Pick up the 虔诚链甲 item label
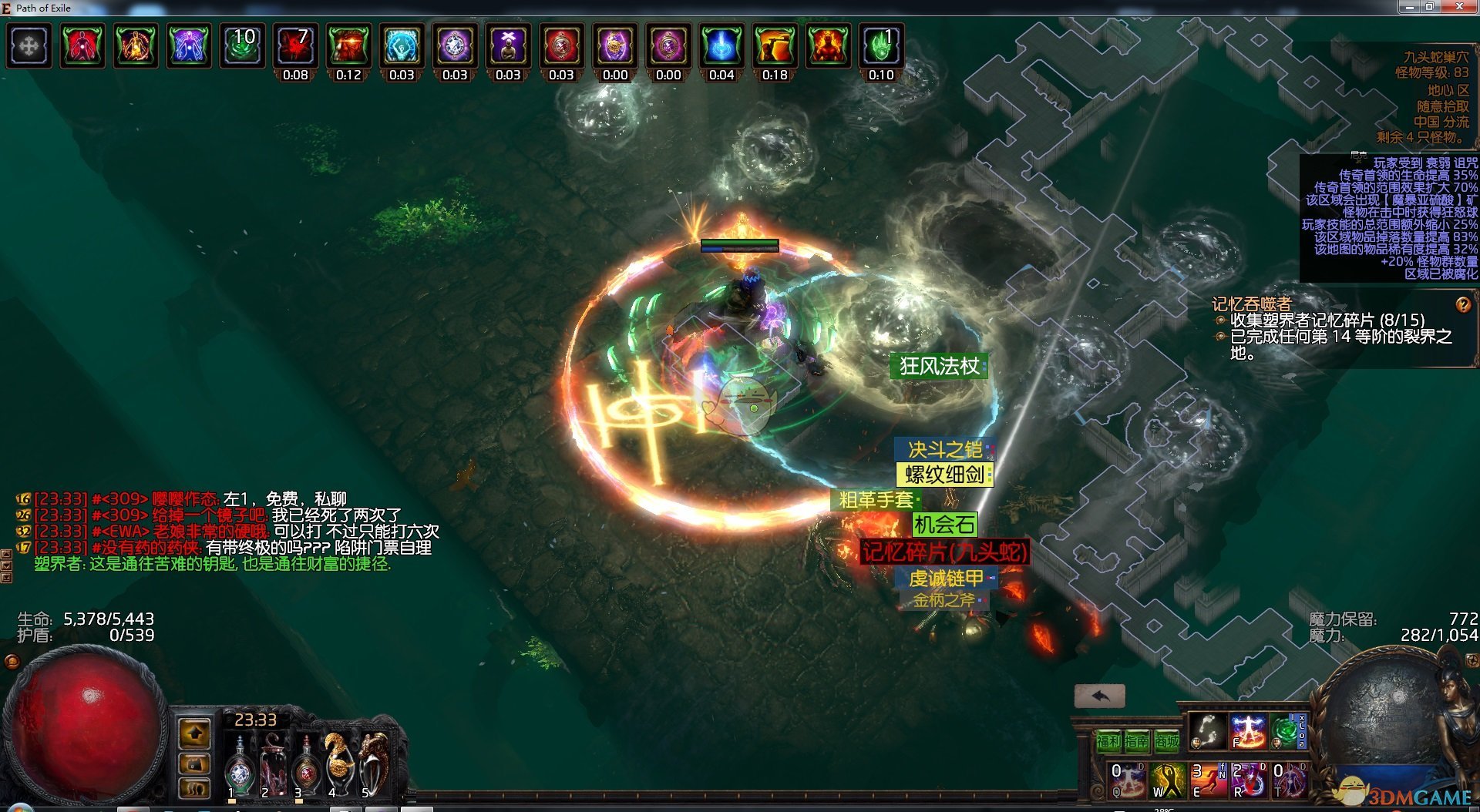 point(946,578)
